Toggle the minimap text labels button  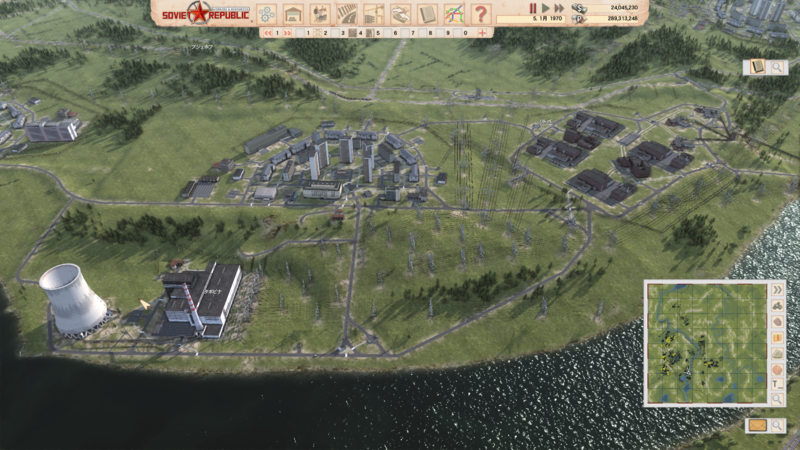tap(777, 383)
